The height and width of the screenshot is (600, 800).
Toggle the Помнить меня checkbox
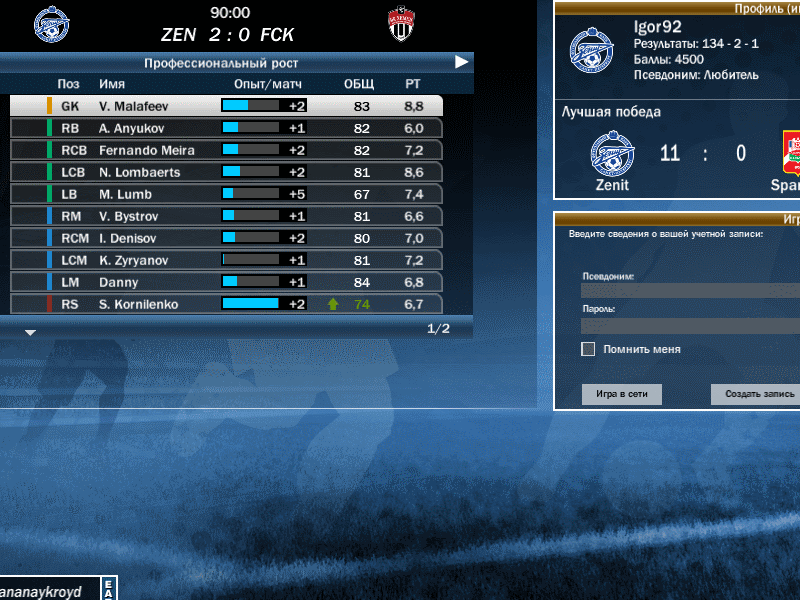click(x=588, y=349)
